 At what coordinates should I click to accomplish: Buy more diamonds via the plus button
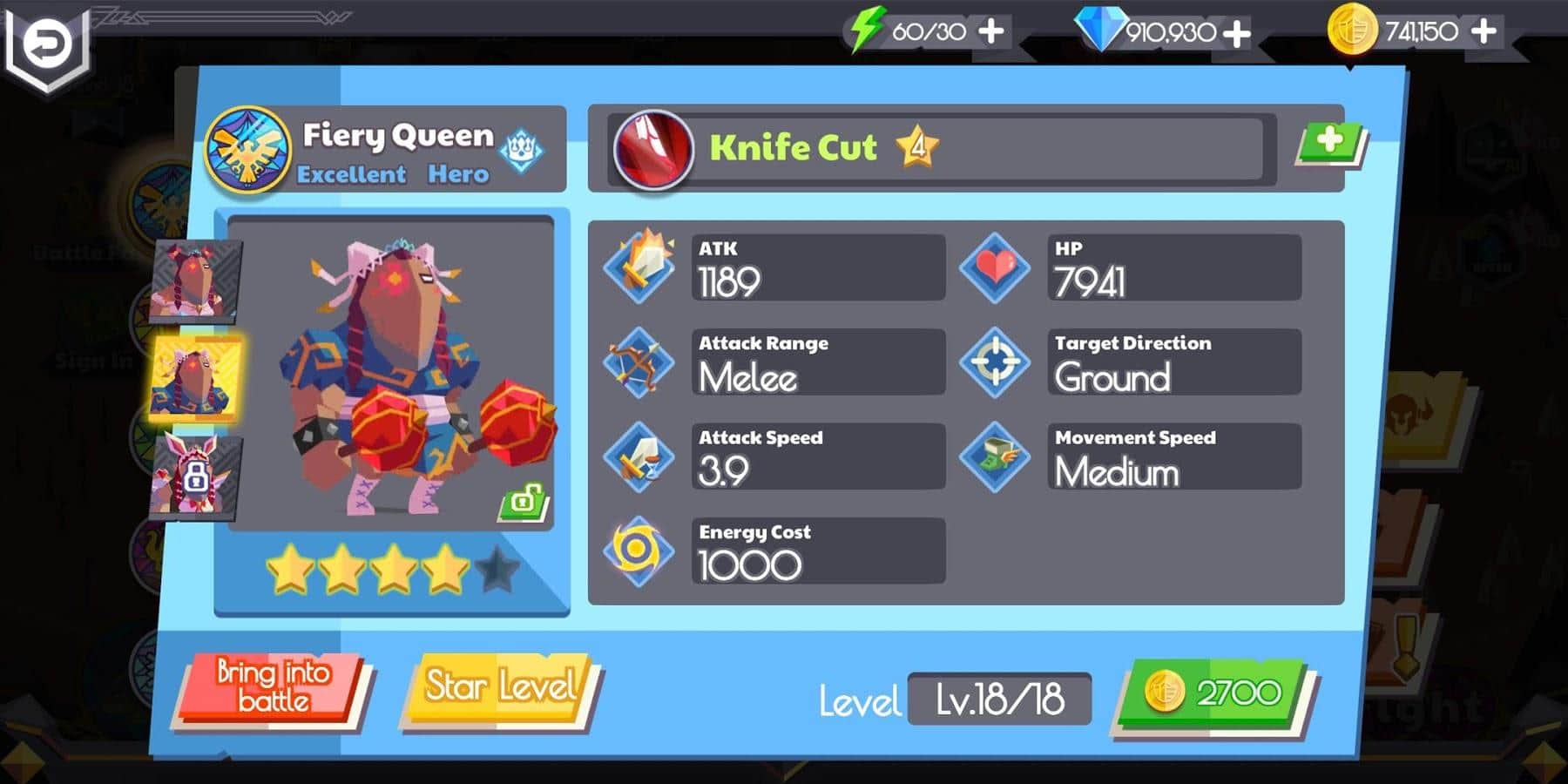(1236, 34)
